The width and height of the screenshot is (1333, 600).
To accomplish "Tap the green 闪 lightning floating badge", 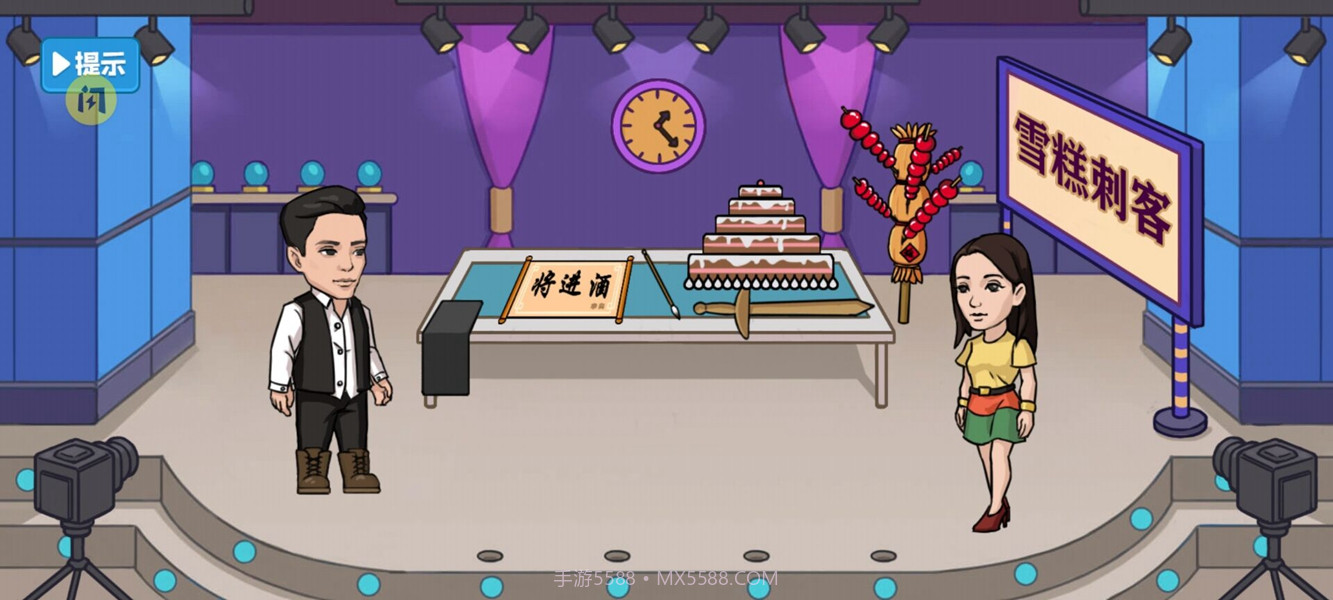I will click(x=91, y=101).
